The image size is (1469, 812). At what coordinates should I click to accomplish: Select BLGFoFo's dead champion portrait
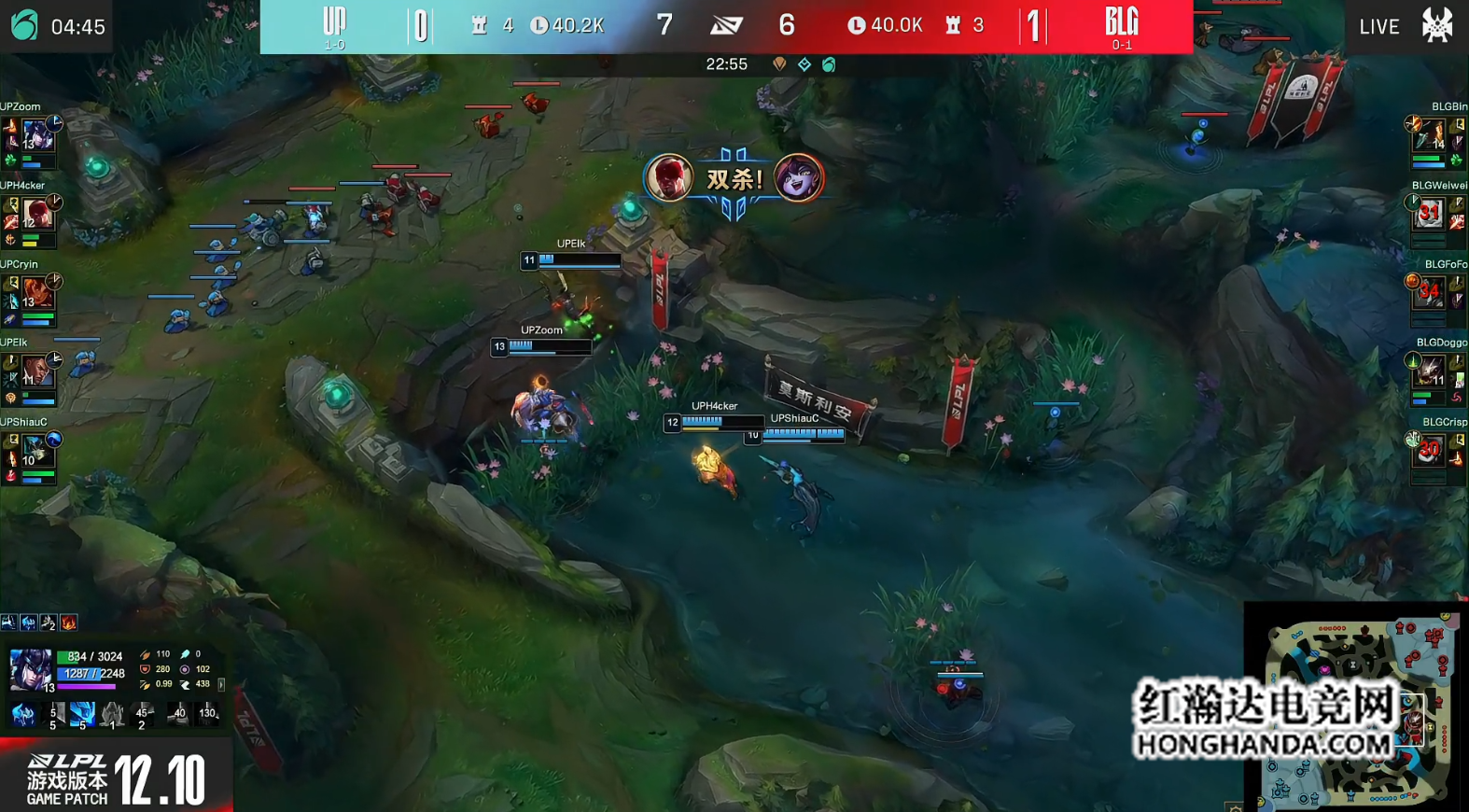click(1429, 294)
